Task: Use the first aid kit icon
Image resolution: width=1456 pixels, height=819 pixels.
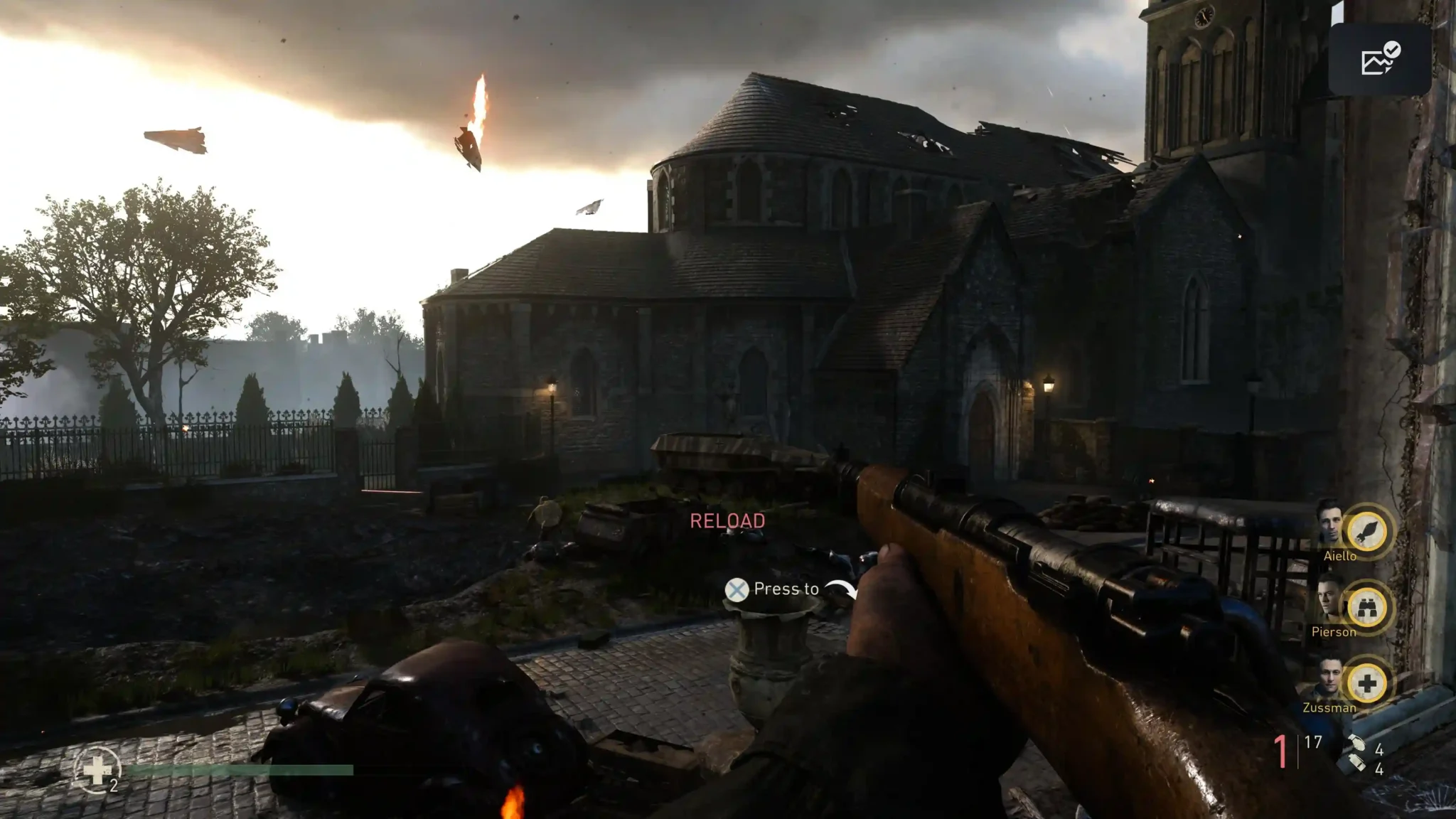Action: [97, 769]
